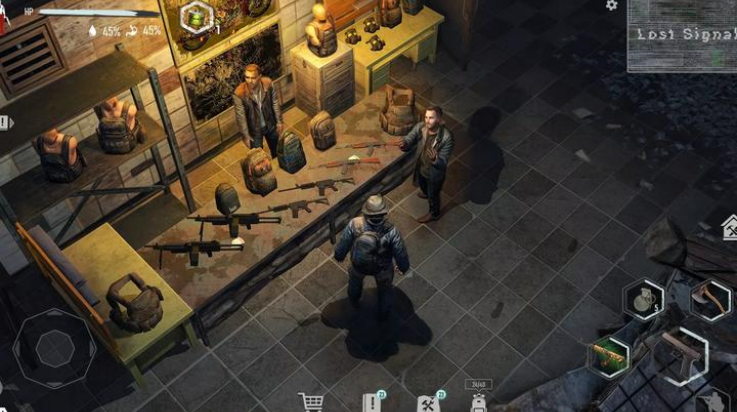The height and width of the screenshot is (412, 737).
Task: Open the settings gear icon
Action: pyautogui.click(x=612, y=5)
